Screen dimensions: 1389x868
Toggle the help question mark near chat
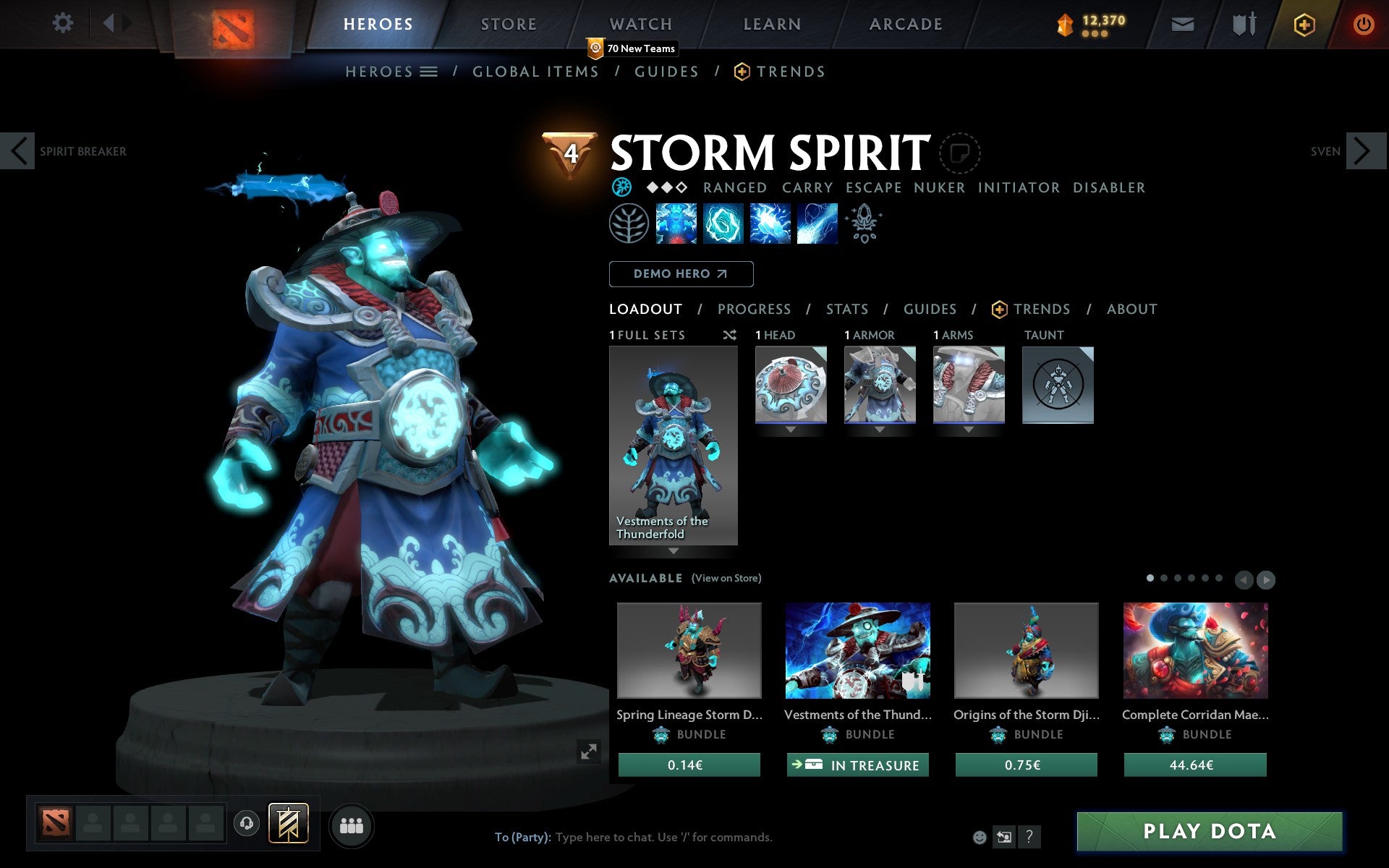pyautogui.click(x=1029, y=838)
